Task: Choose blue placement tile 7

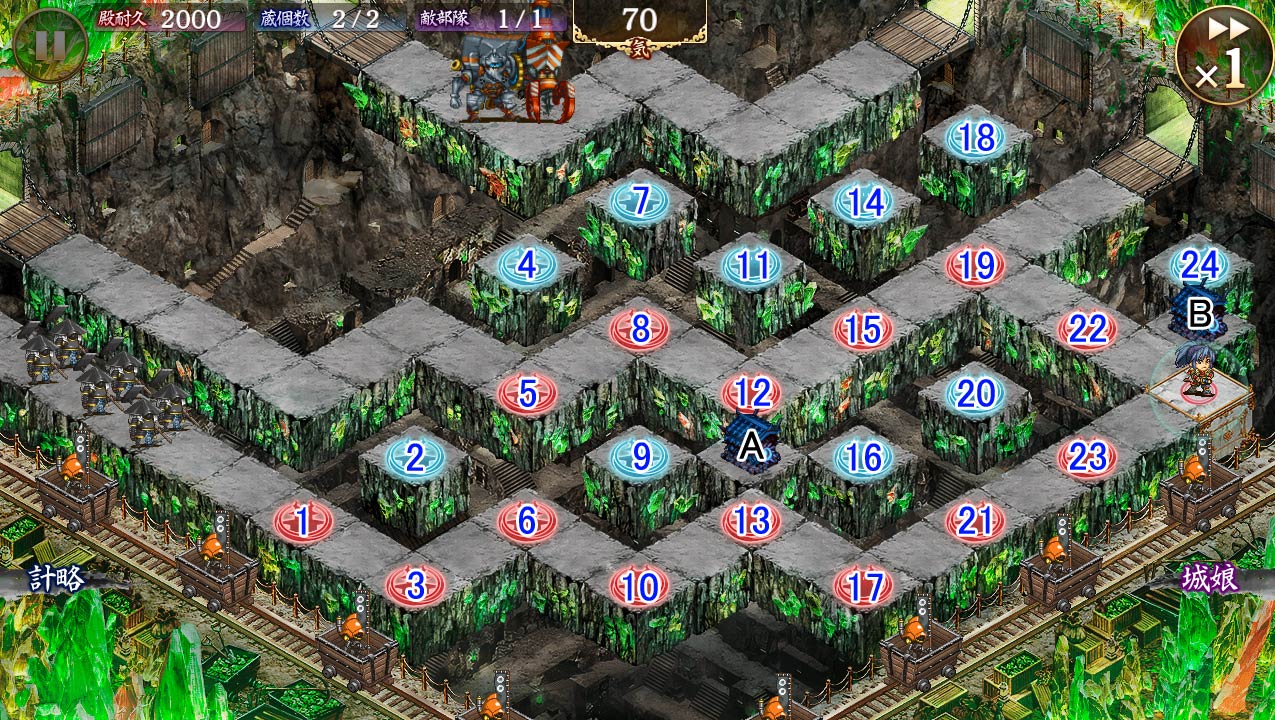Action: (x=640, y=201)
